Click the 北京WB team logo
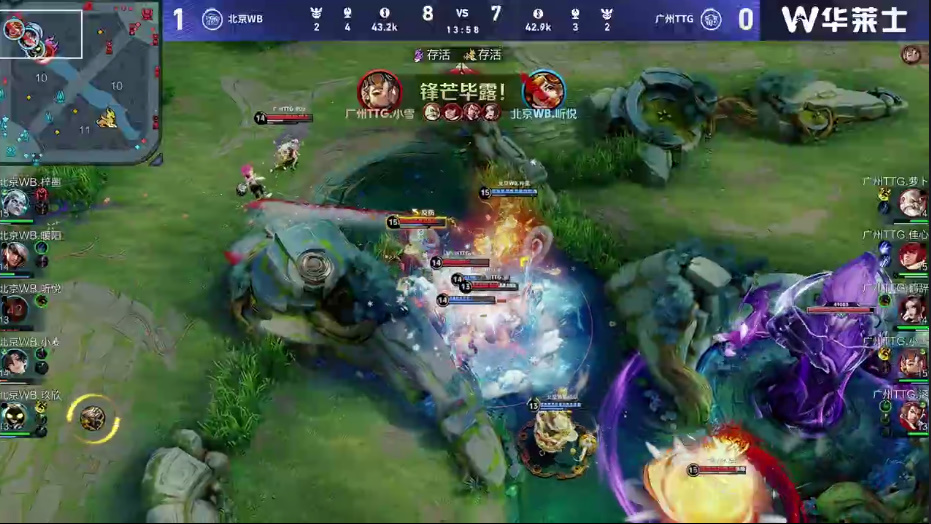Image resolution: width=931 pixels, height=524 pixels. (x=212, y=19)
